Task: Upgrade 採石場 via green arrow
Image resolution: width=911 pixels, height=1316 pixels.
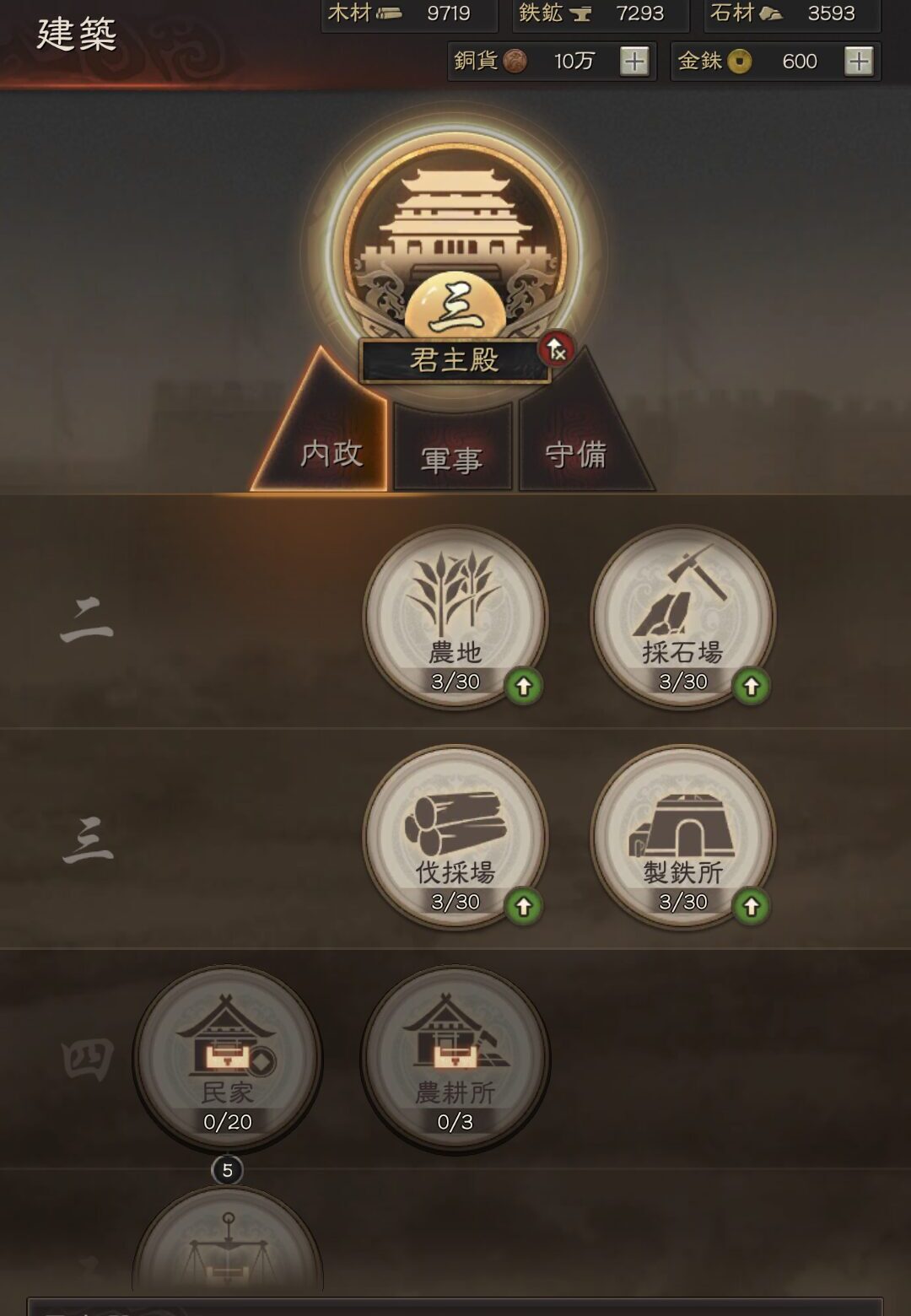Action: tap(751, 687)
